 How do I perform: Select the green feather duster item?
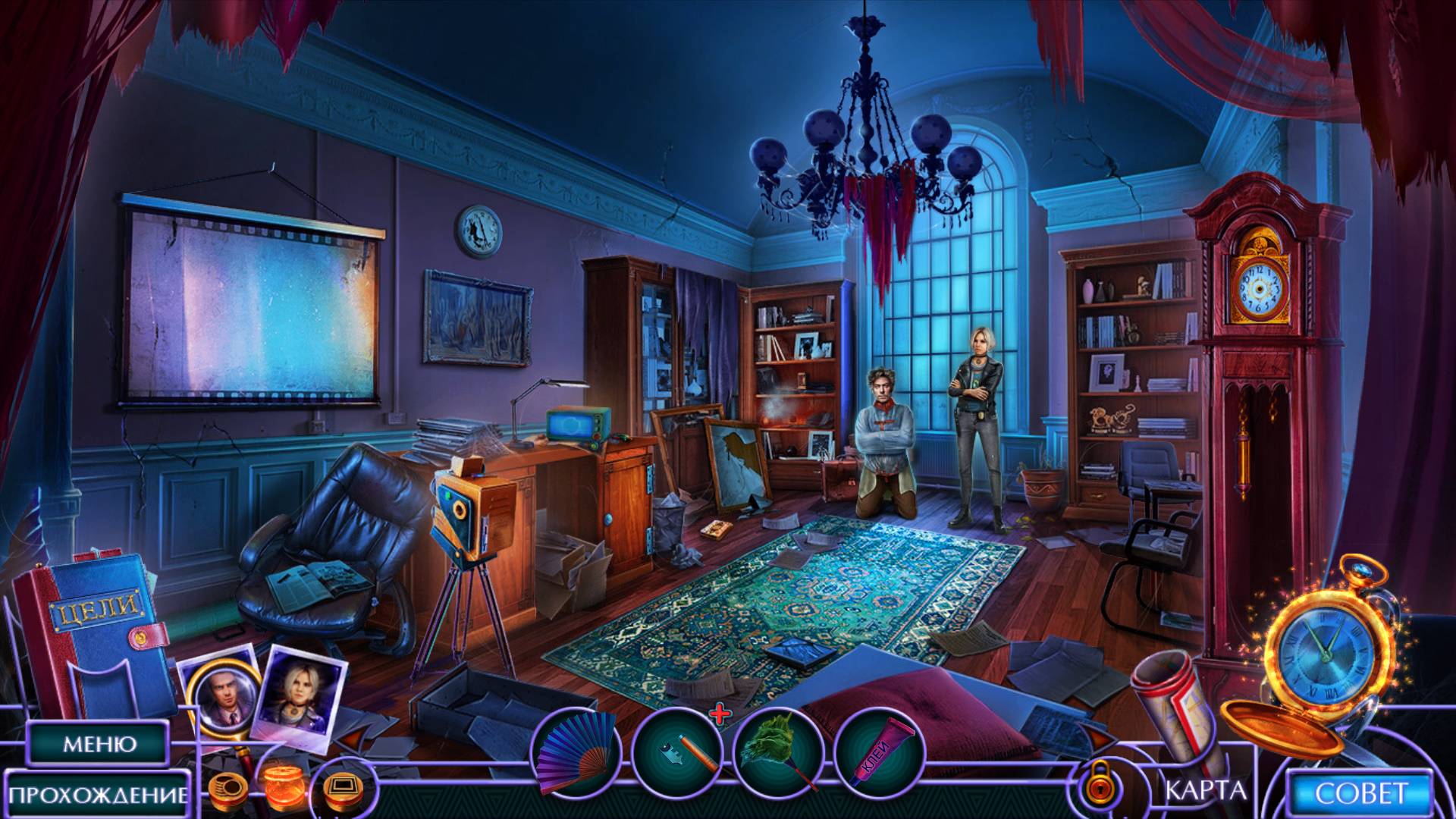[x=779, y=753]
